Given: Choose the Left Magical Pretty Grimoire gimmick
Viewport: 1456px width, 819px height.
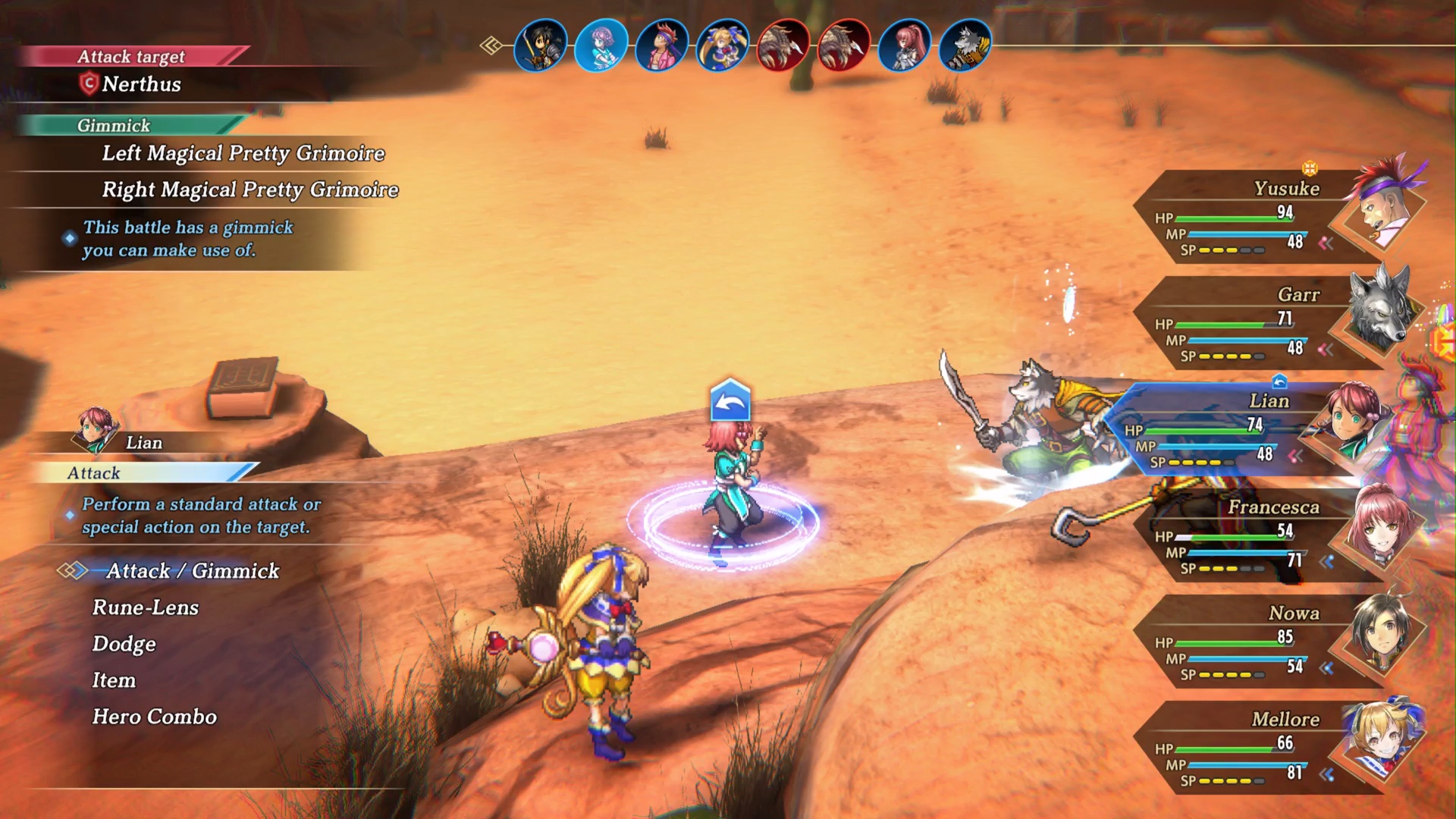Looking at the screenshot, I should 243,153.
